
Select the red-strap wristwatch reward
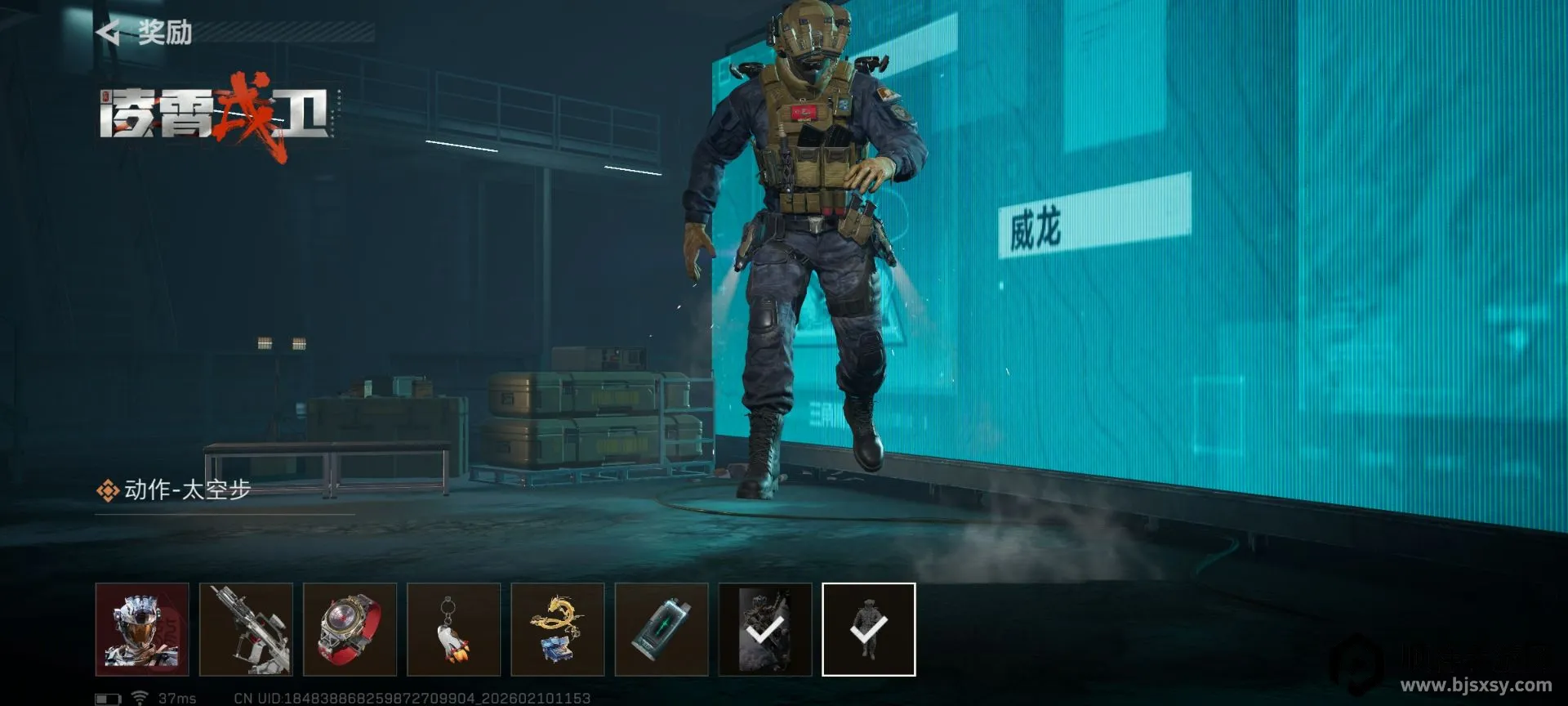pyautogui.click(x=350, y=629)
